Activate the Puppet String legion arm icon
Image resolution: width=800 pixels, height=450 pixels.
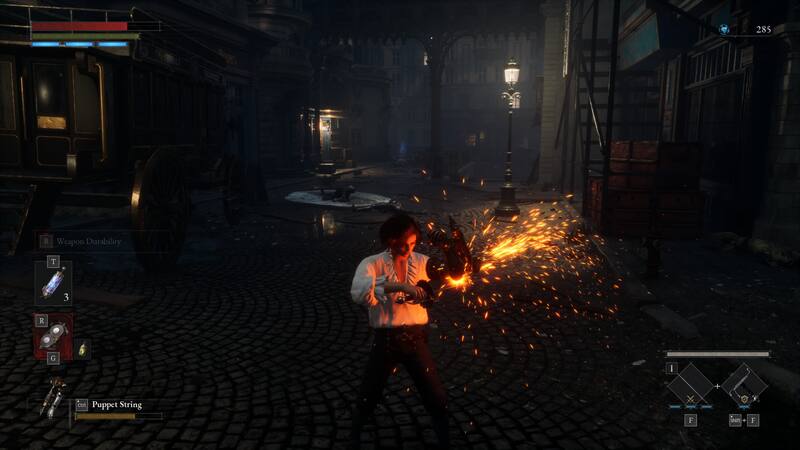coord(52,398)
